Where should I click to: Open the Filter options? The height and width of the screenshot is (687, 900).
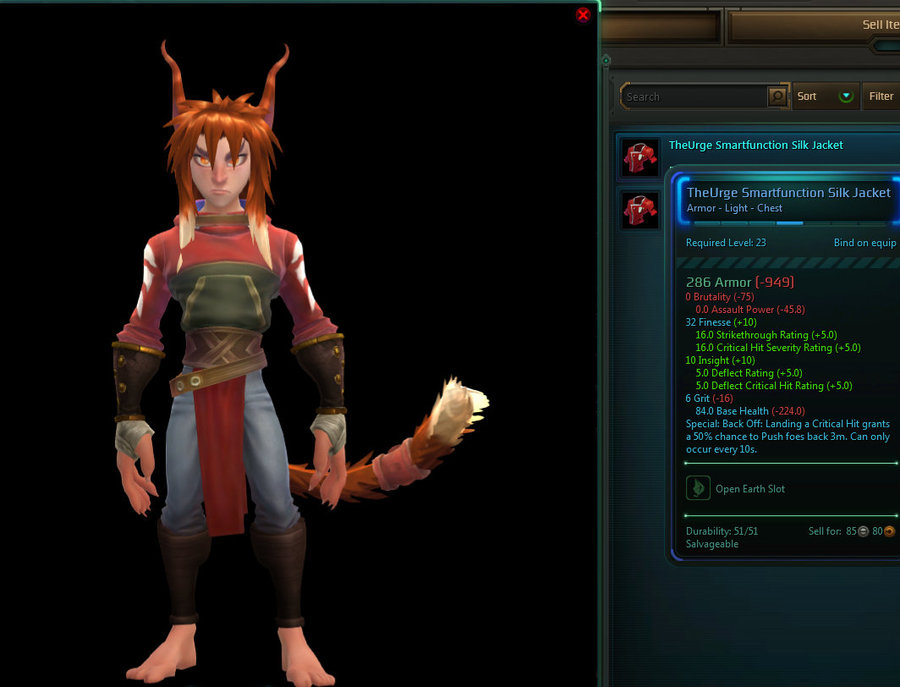pos(881,97)
